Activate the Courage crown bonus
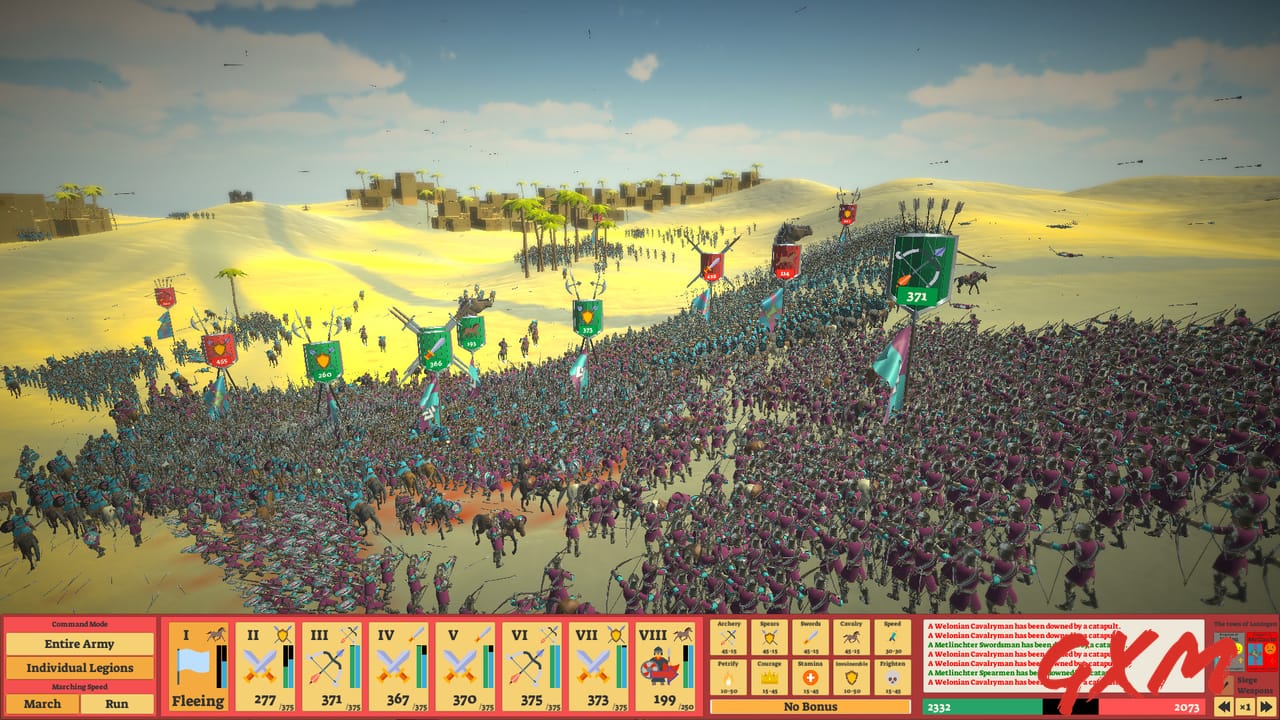 click(768, 678)
